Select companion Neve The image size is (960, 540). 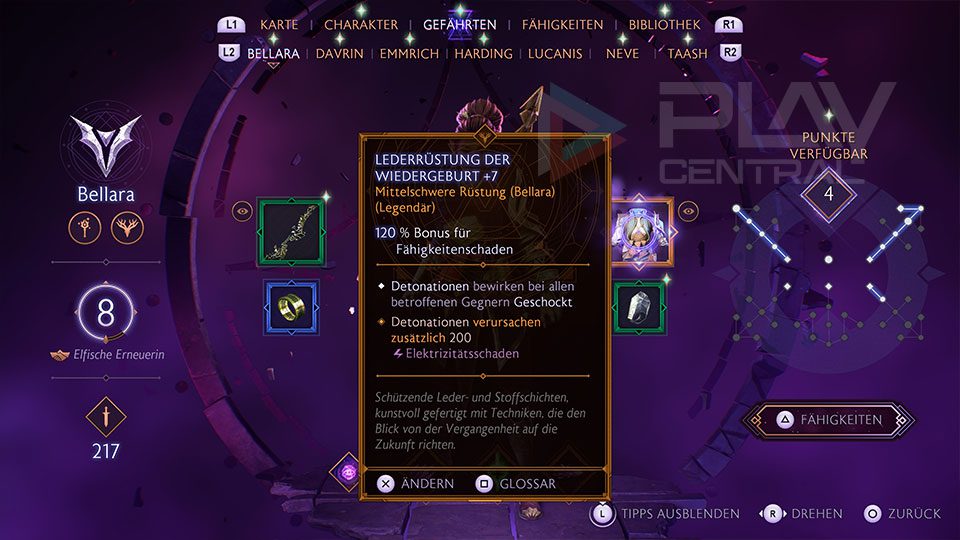click(622, 53)
